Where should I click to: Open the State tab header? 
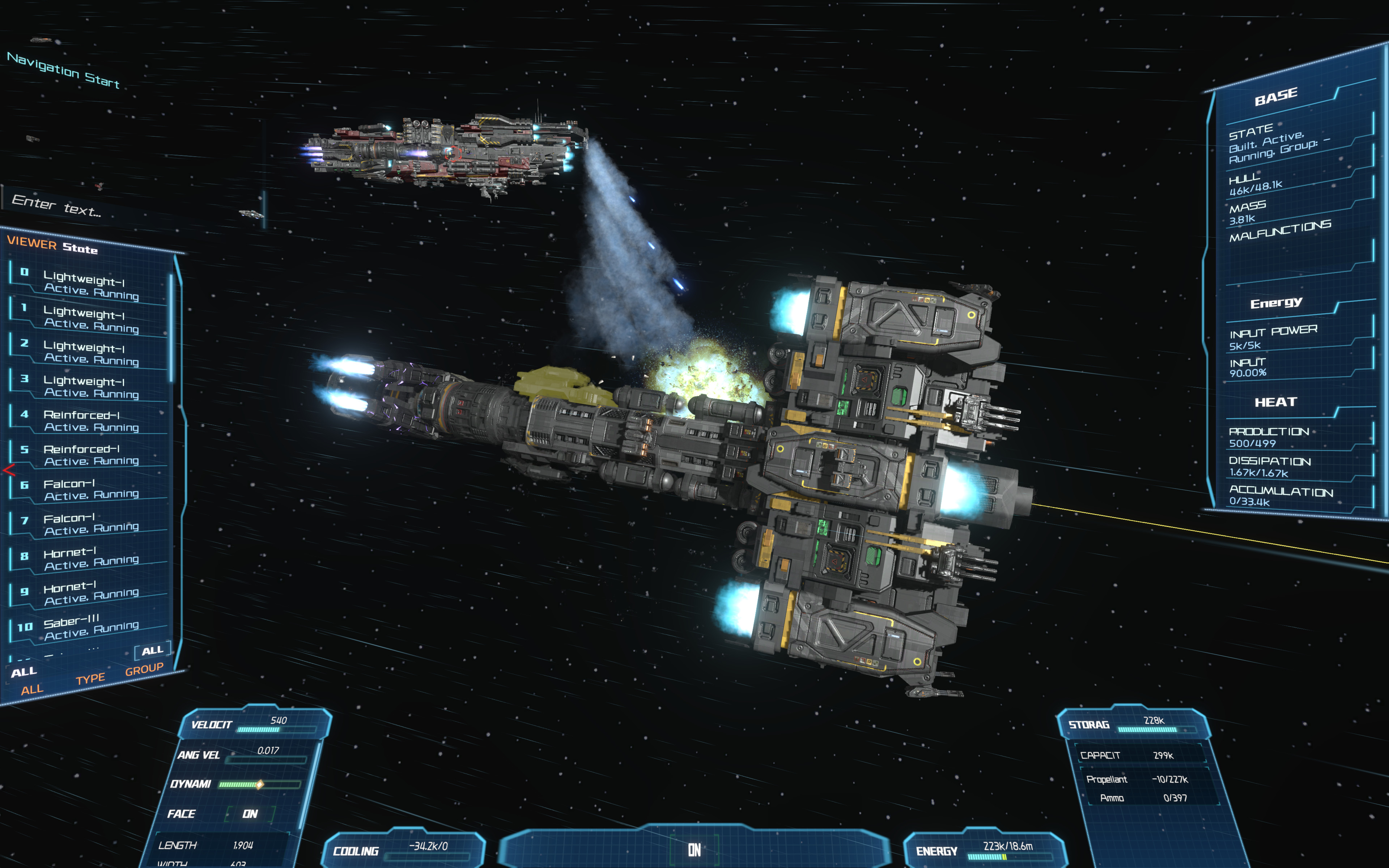[x=80, y=248]
